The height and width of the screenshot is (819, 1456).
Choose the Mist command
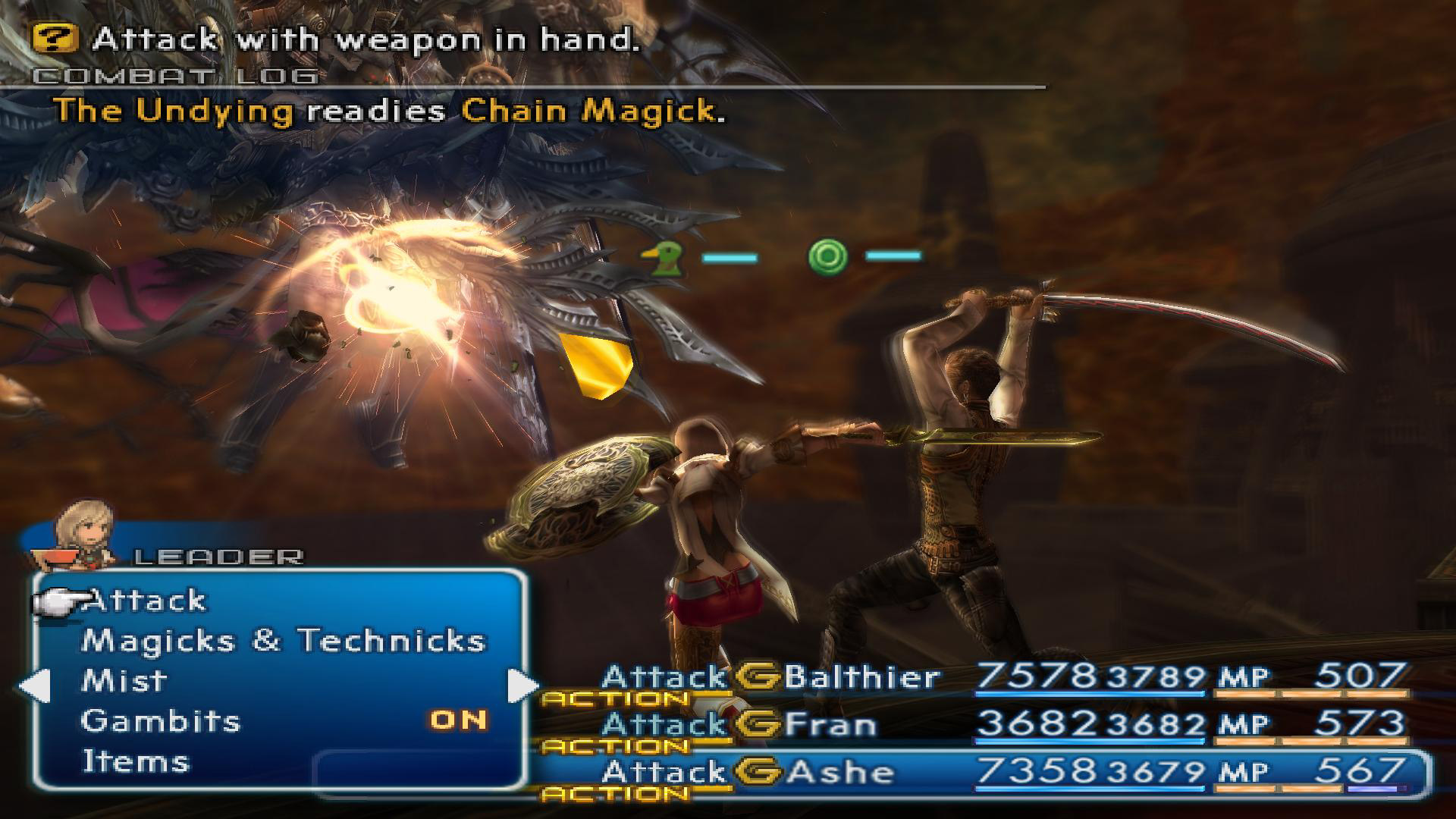[x=124, y=680]
